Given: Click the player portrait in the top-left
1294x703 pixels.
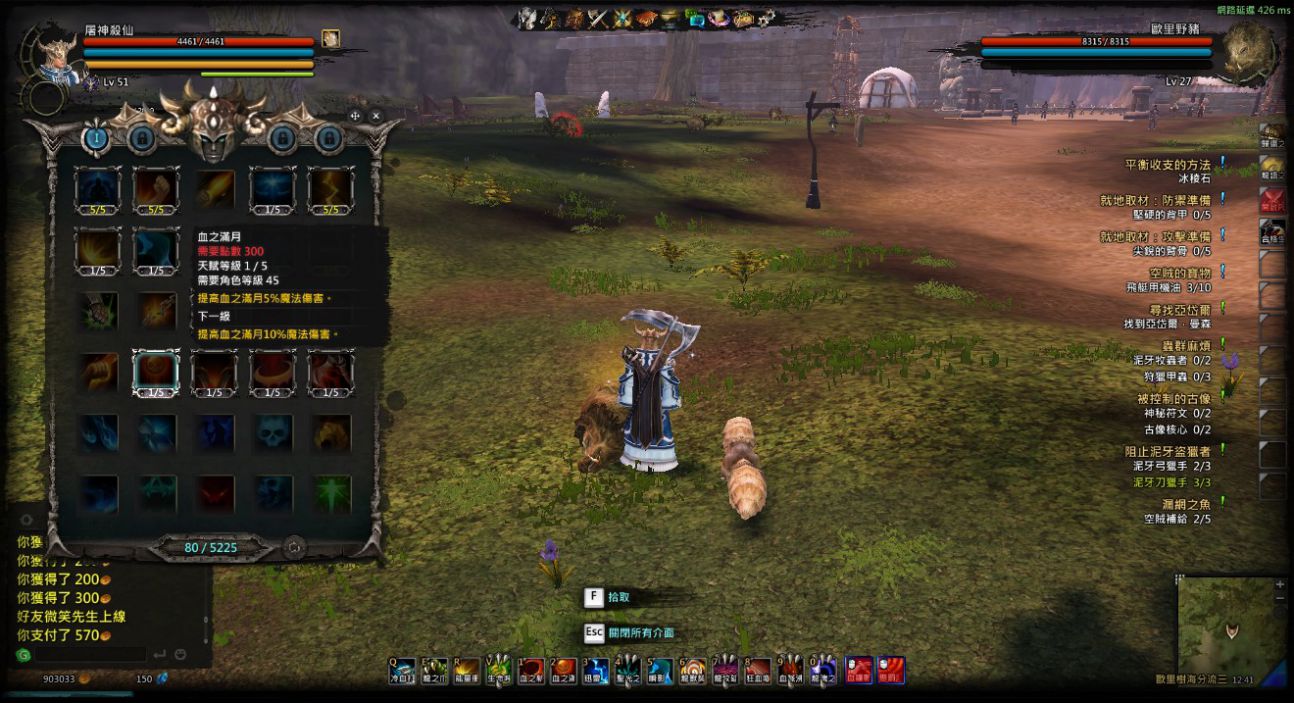Looking at the screenshot, I should [x=55, y=58].
